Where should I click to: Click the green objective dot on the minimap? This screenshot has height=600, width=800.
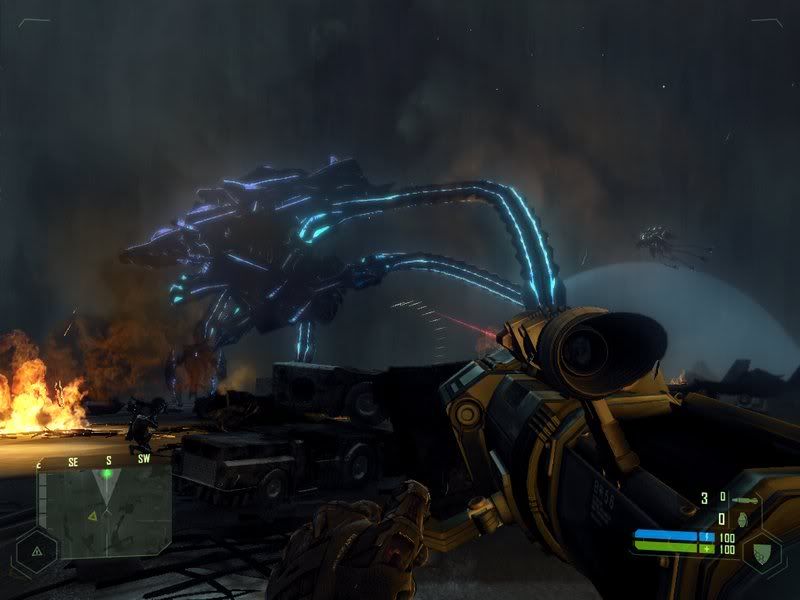tap(107, 474)
